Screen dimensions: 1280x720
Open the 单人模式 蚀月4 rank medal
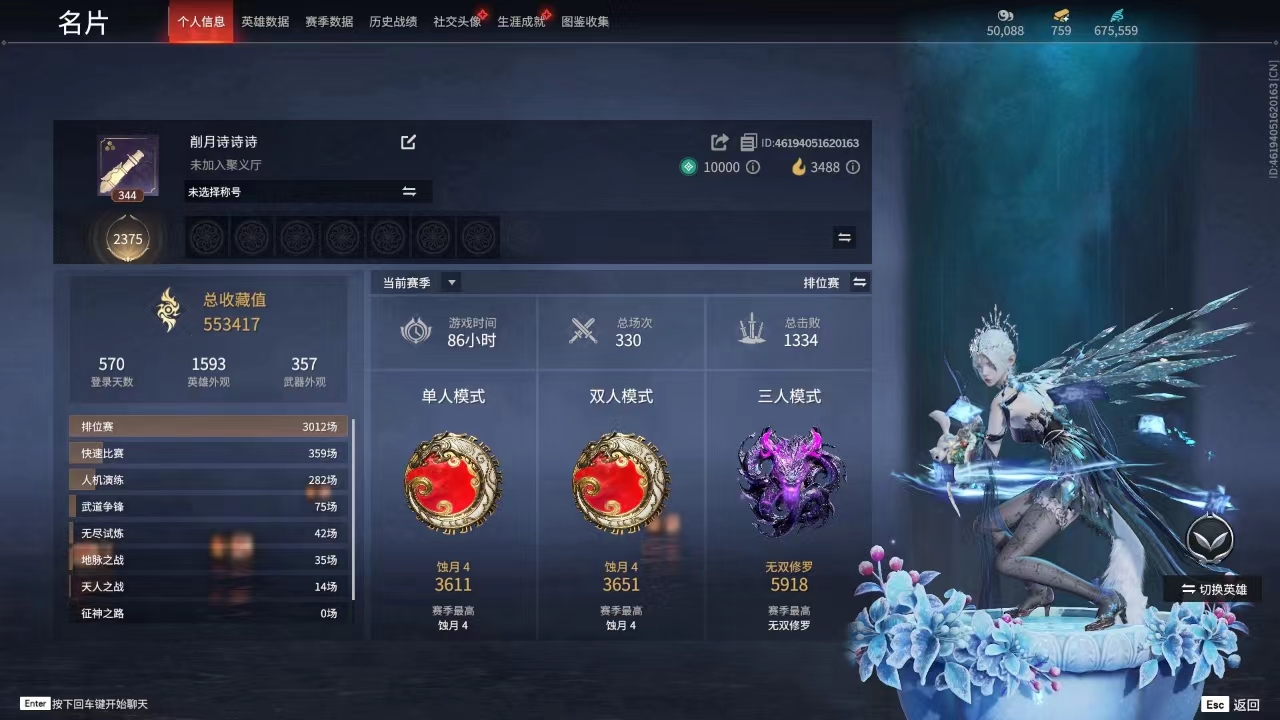coord(453,482)
